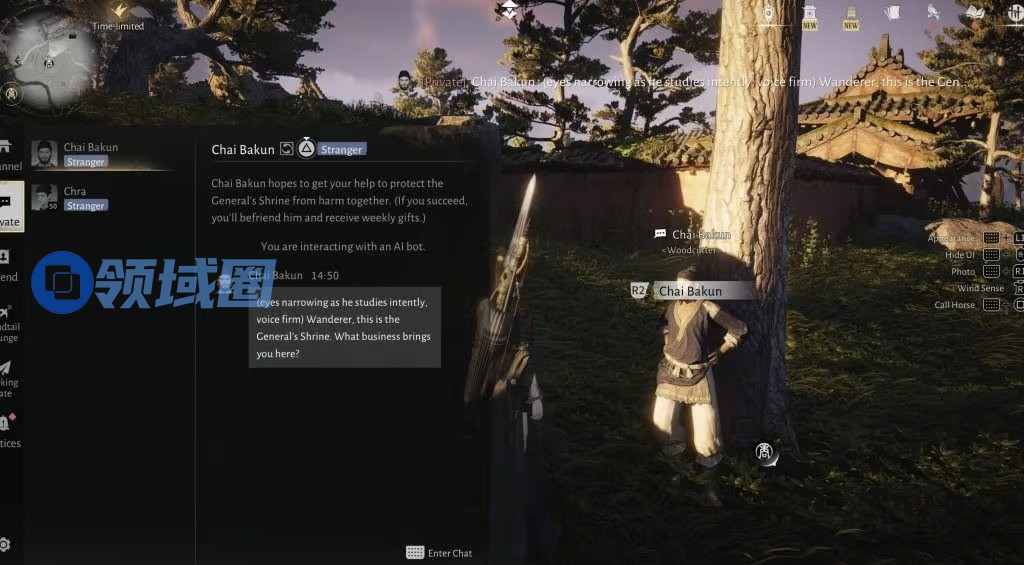The image size is (1024, 565).
Task: Click the refresh icon beside Chai Bakun's name
Action: pos(286,149)
